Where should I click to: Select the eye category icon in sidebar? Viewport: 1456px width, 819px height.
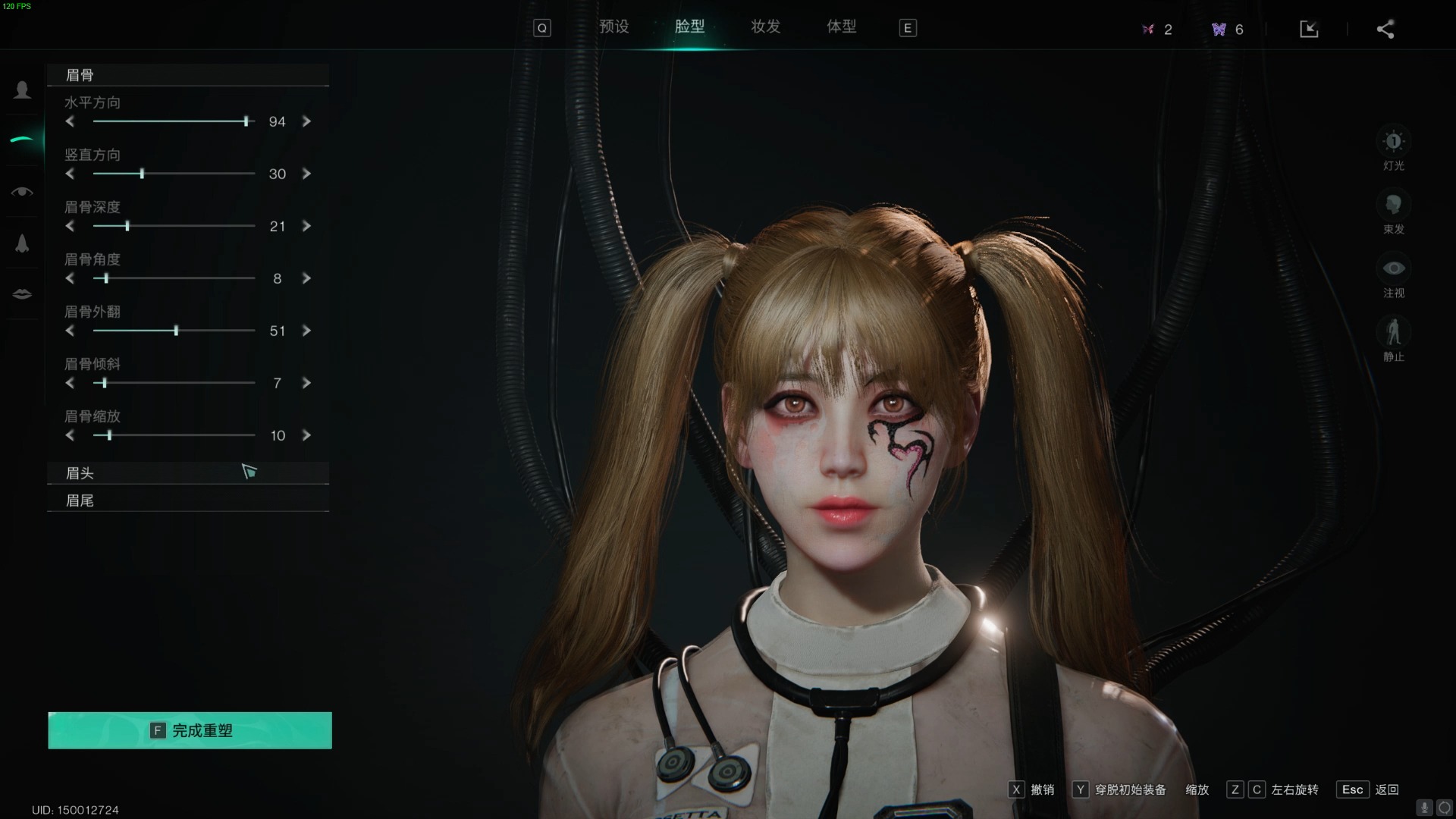22,192
